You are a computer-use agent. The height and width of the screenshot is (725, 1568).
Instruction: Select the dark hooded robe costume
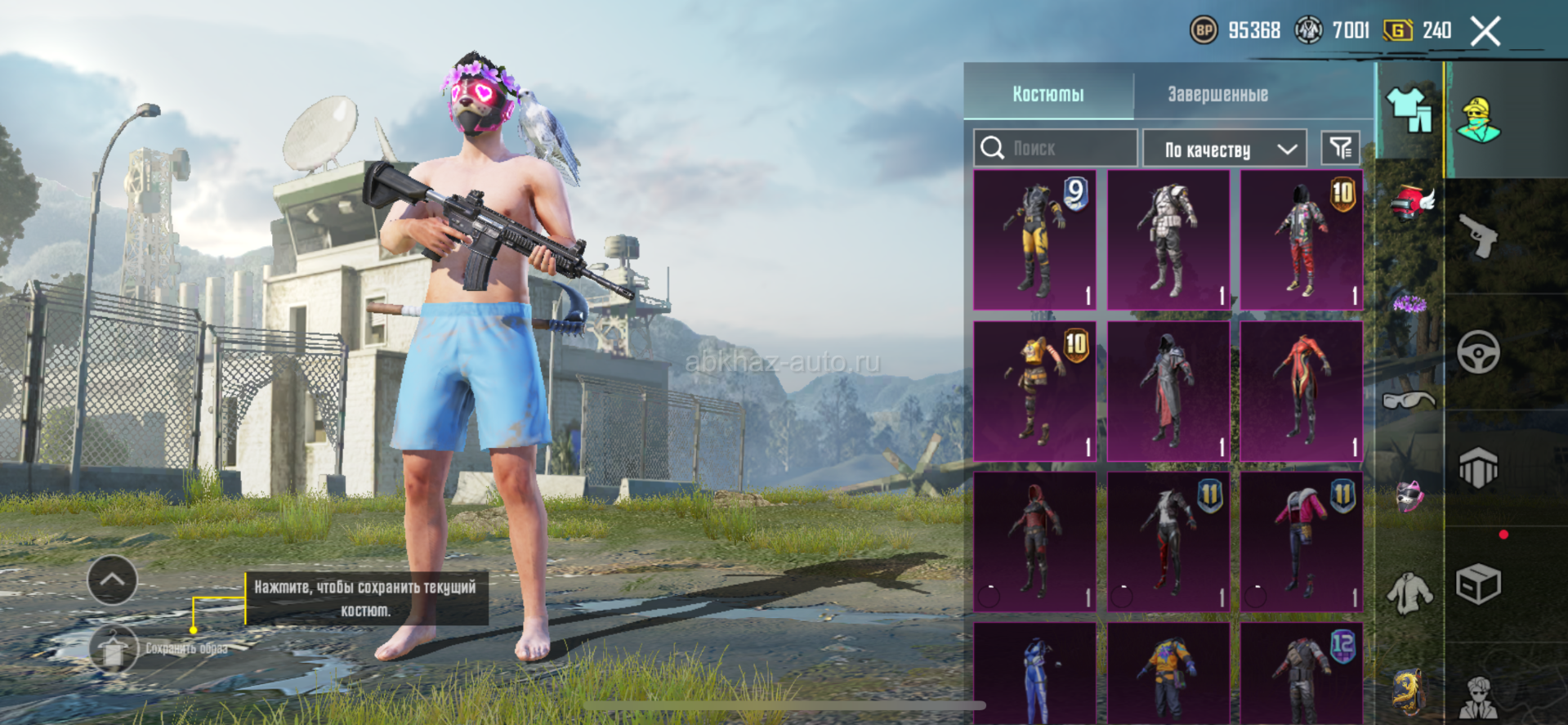point(1168,391)
